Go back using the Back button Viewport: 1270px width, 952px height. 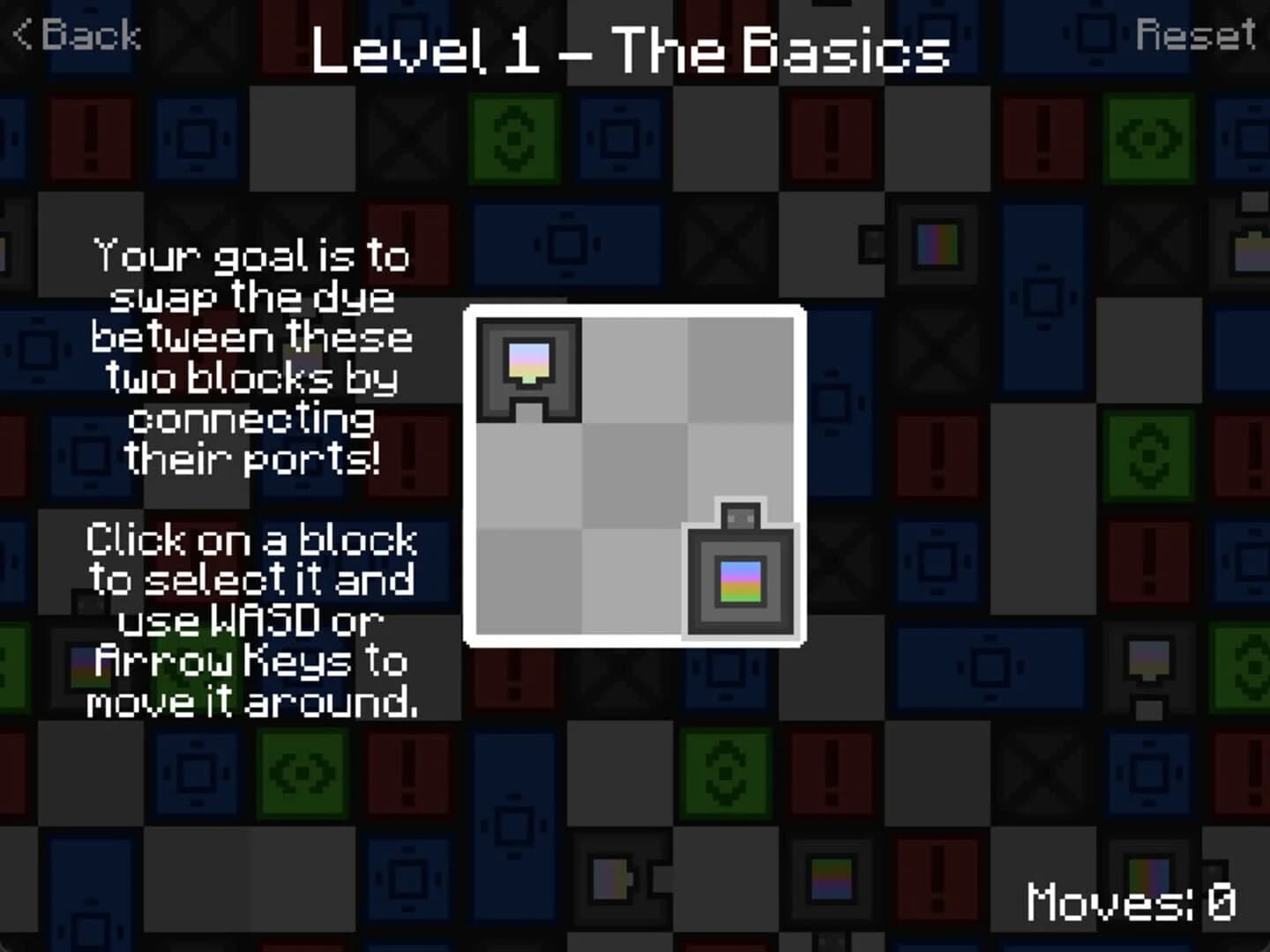click(x=75, y=33)
